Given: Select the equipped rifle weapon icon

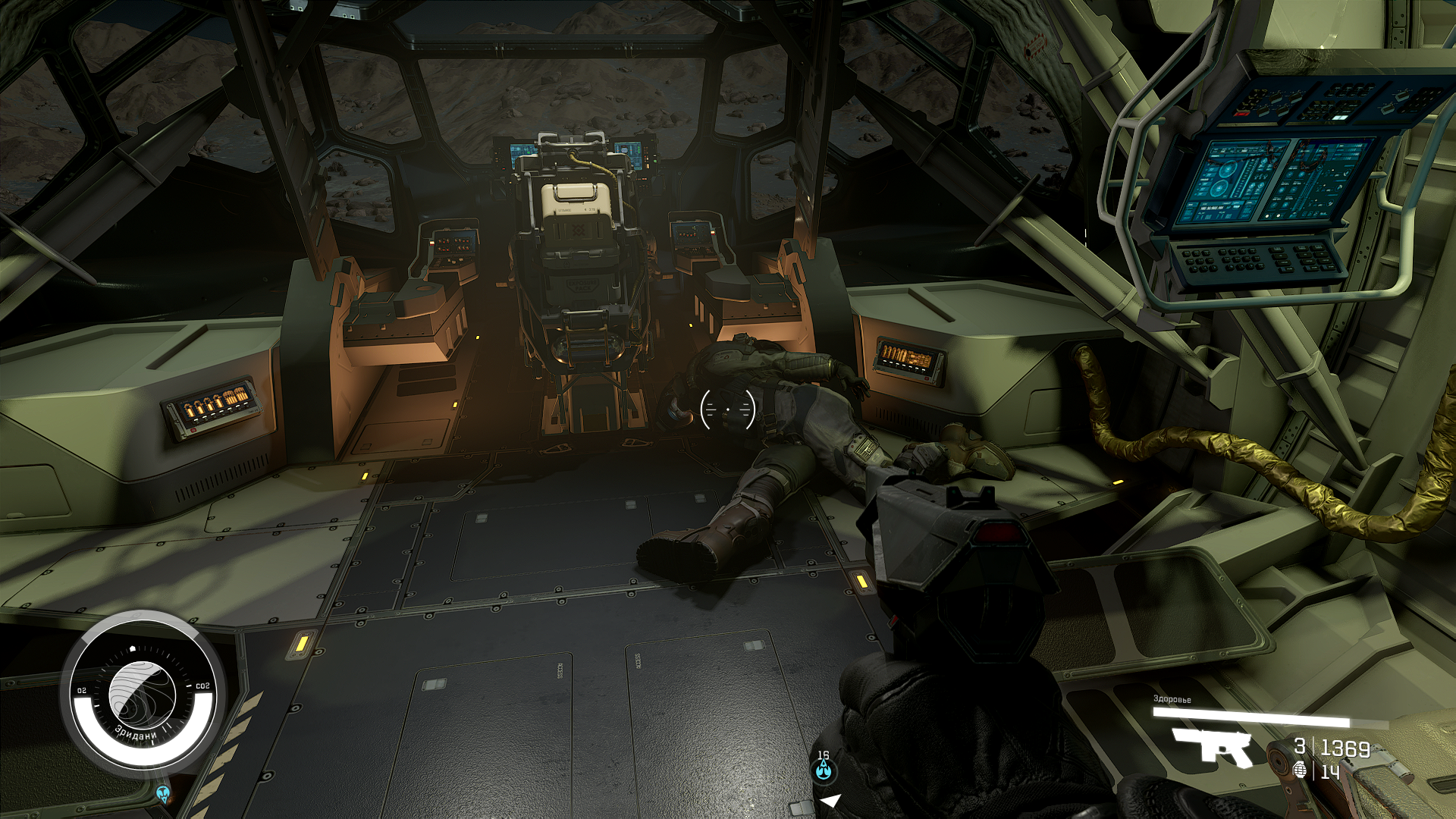Looking at the screenshot, I should [x=1213, y=747].
